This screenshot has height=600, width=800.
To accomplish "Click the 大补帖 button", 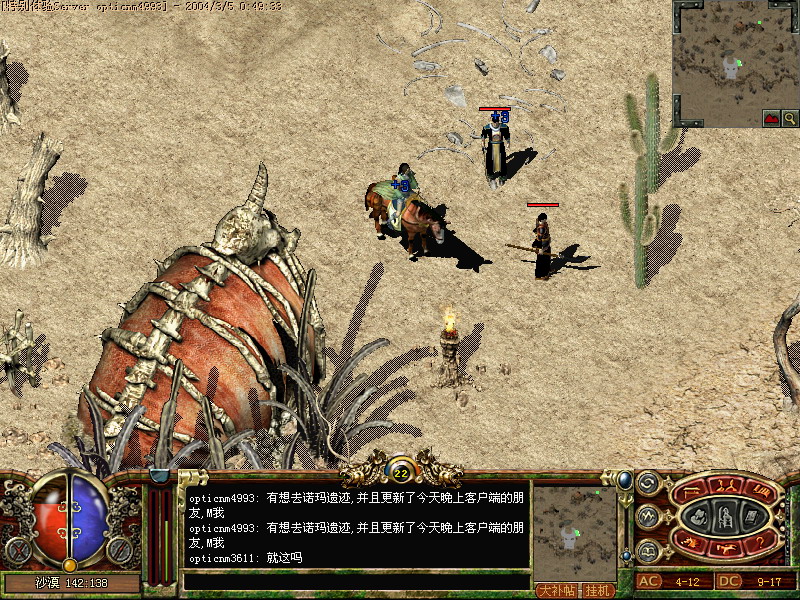I will click(558, 590).
